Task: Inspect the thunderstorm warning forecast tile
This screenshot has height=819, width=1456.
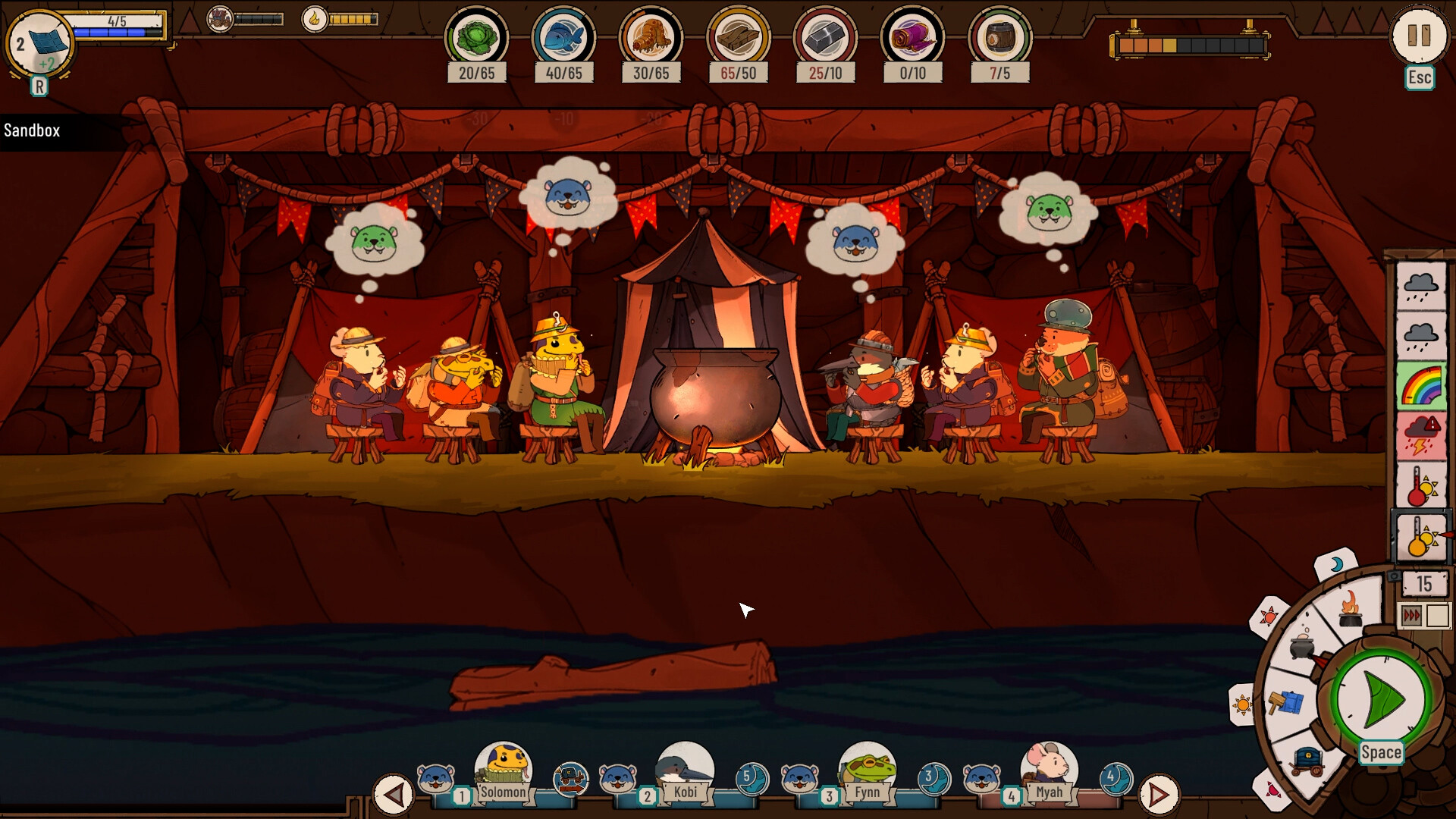Action: (1421, 436)
